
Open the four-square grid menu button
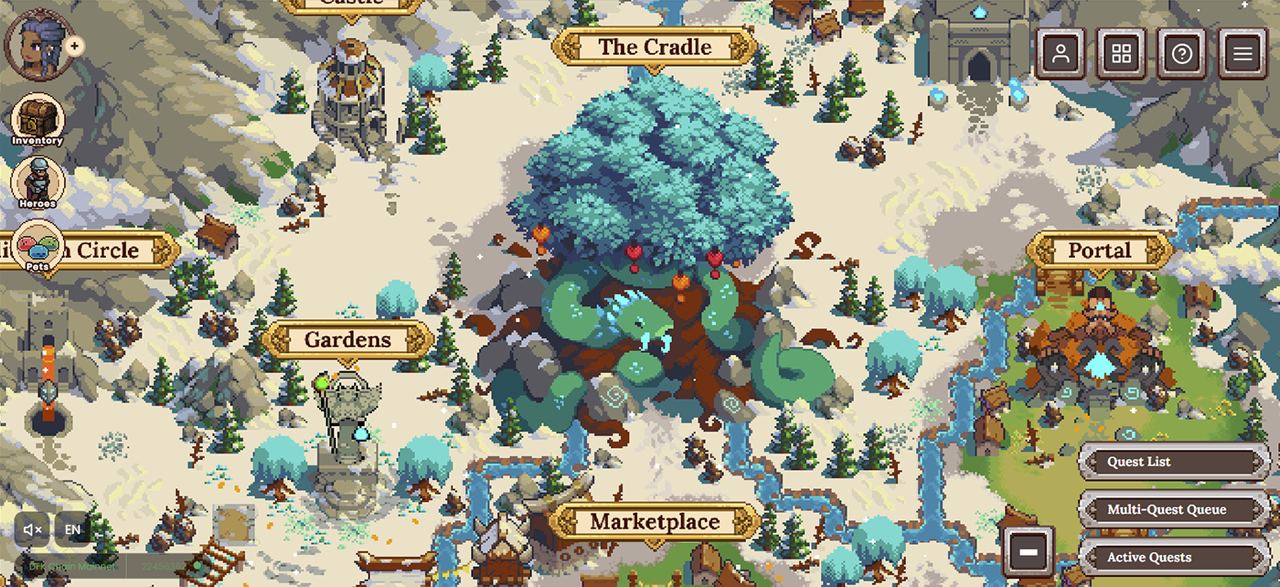1122,53
